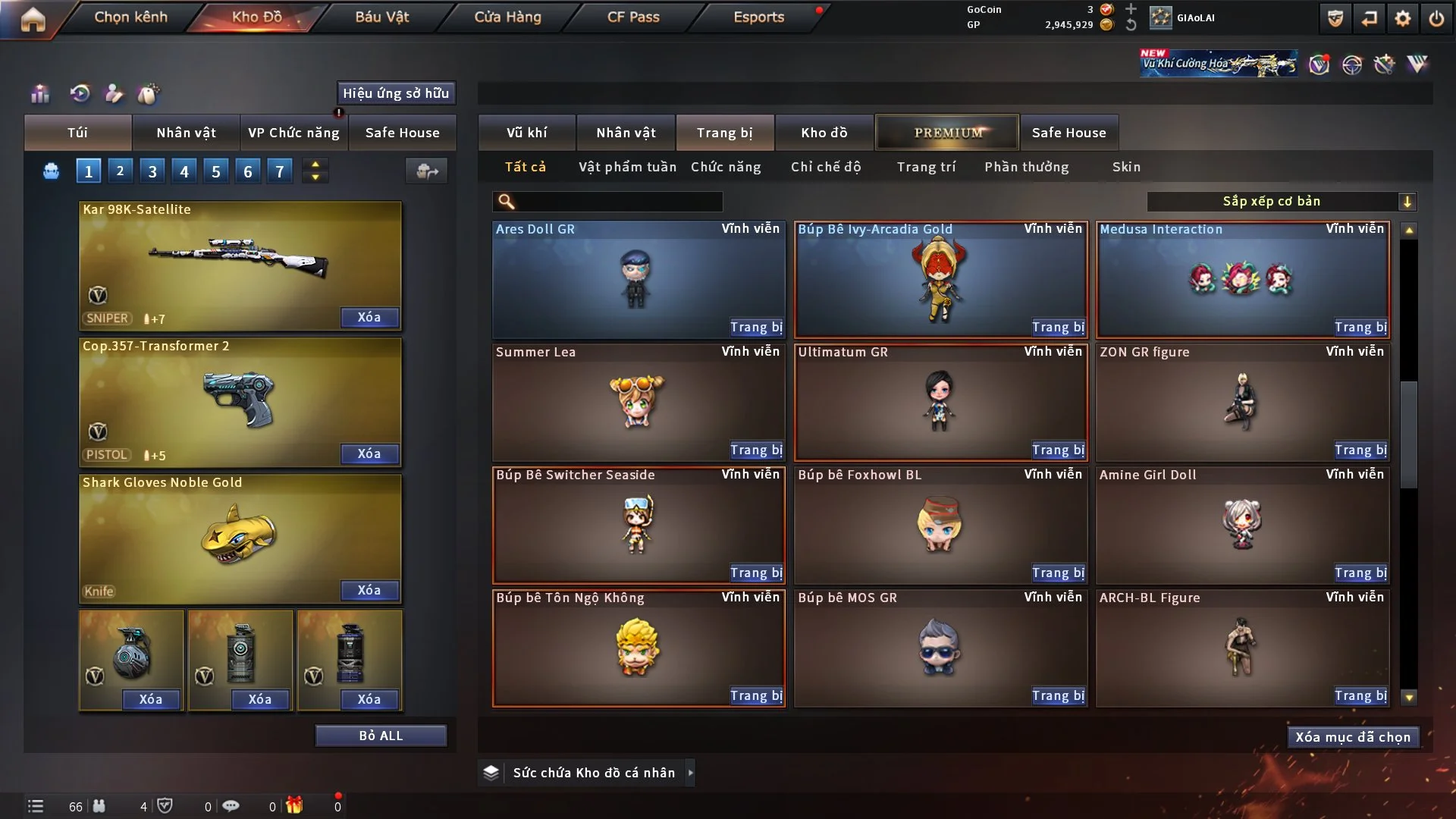
Task: Delete selected items with Xóa mục đã chọn
Action: (1353, 737)
